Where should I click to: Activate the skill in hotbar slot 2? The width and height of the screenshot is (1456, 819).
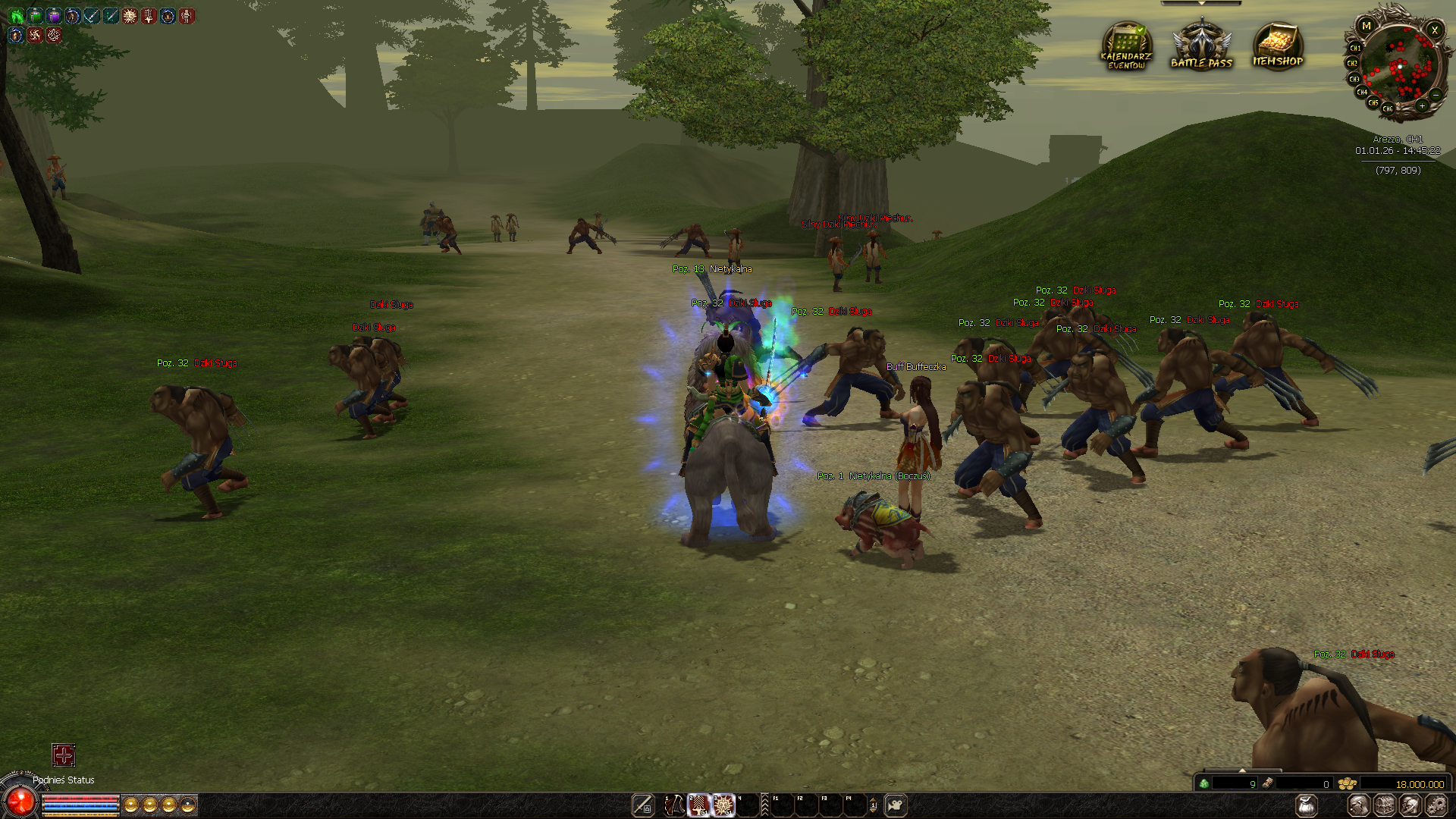tap(698, 805)
